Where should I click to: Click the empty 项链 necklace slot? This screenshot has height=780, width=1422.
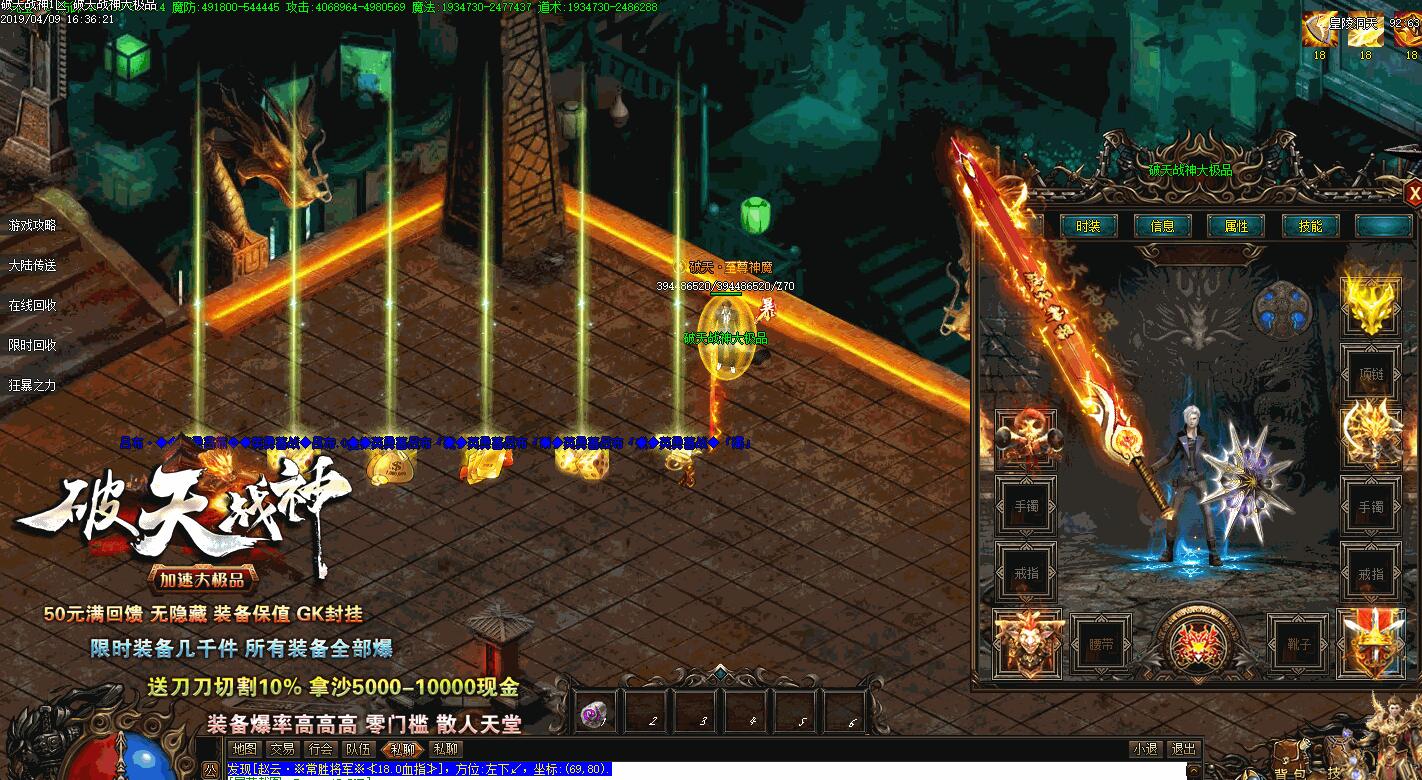pyautogui.click(x=1370, y=372)
